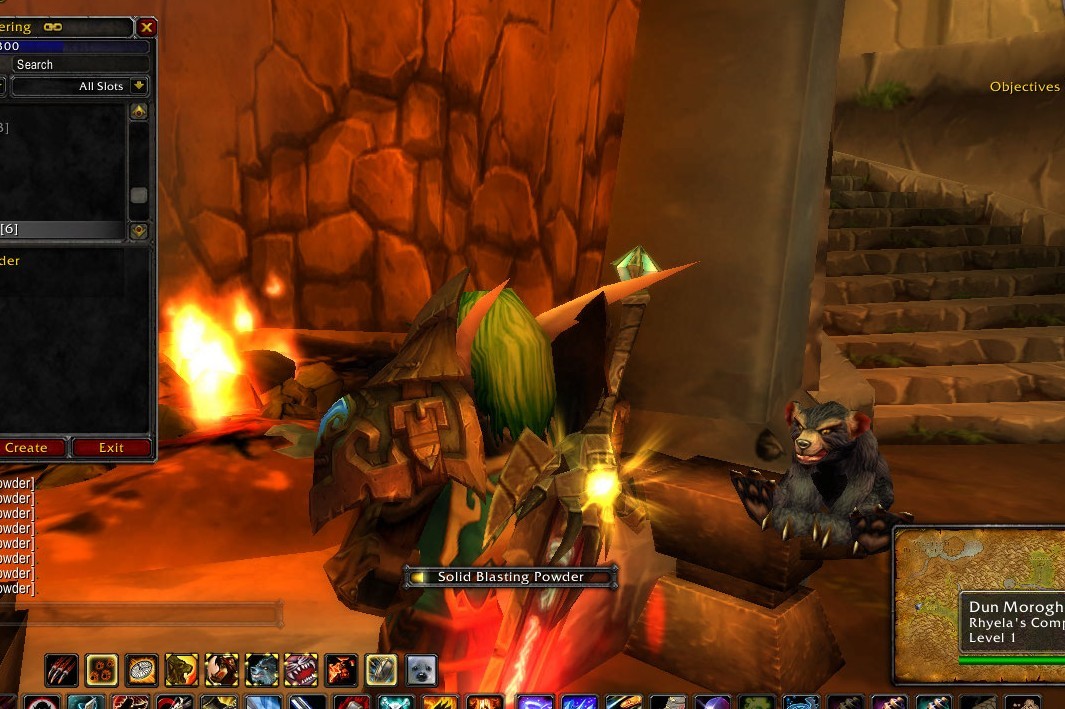Screen dimensions: 1065x709
Task: Open the All Slots dropdown
Action: (139, 86)
